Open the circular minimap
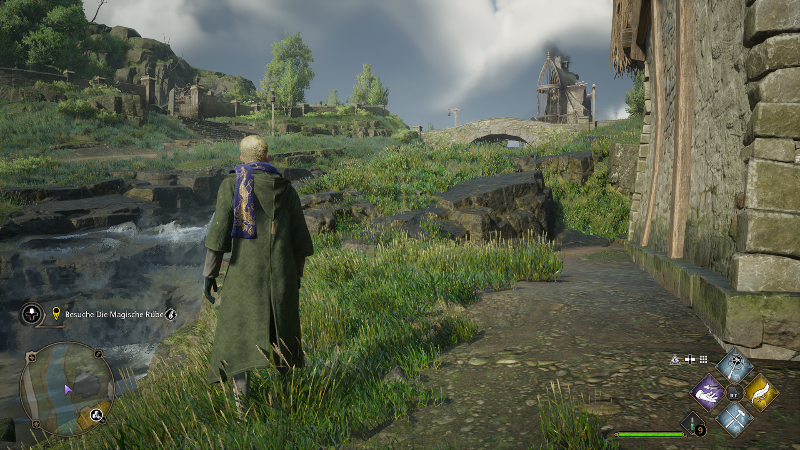This screenshot has width=800, height=450. 67,388
